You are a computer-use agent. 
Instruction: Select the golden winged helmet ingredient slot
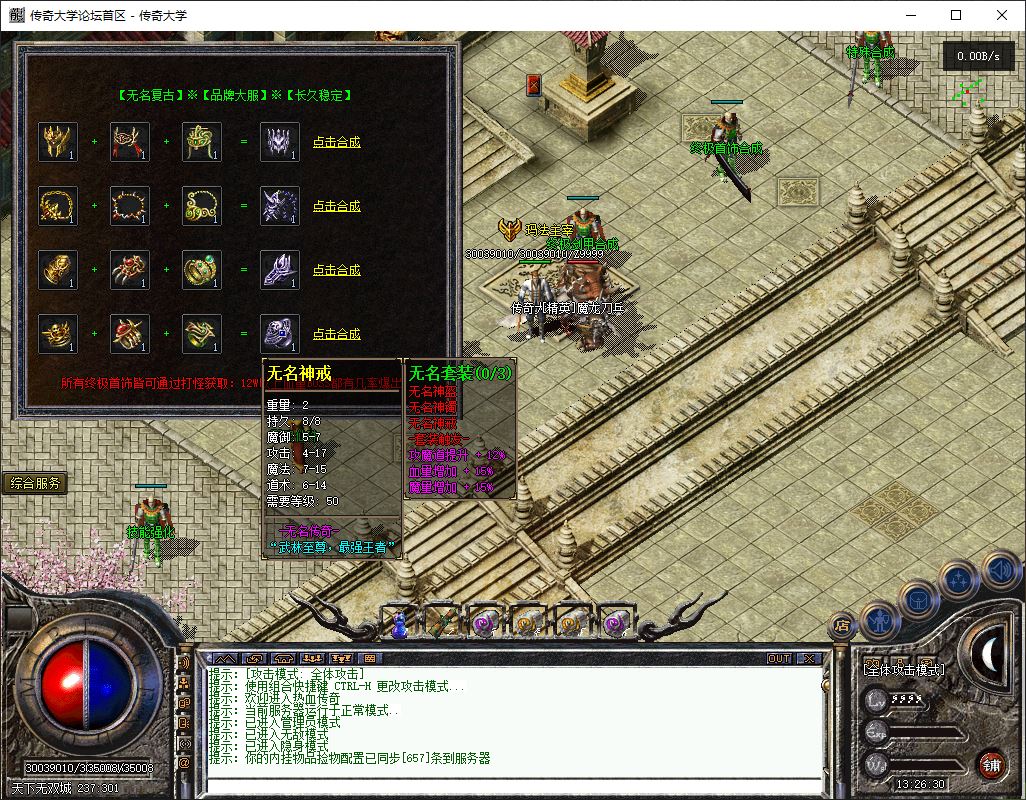point(58,142)
